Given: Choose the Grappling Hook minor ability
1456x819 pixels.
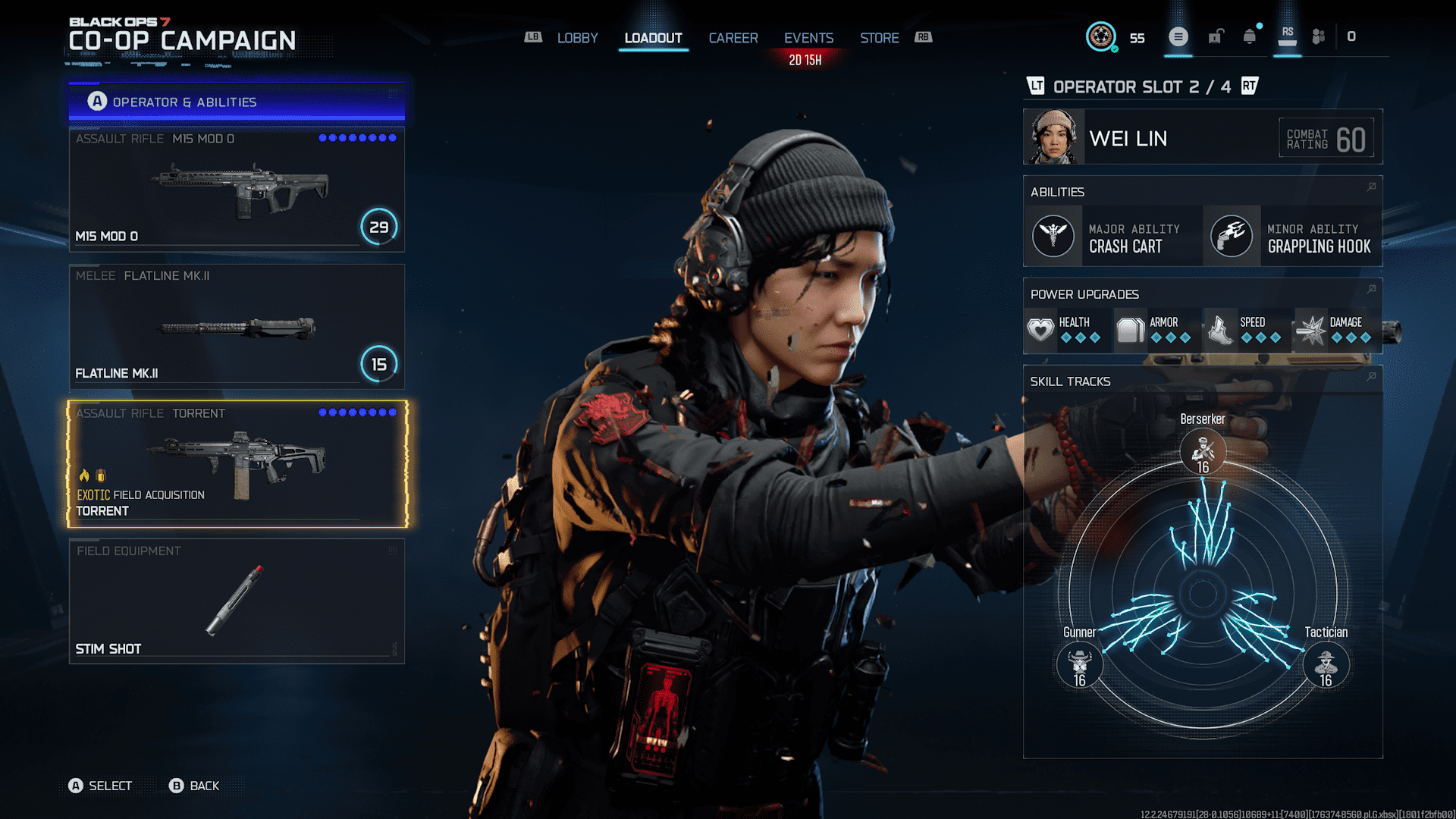Looking at the screenshot, I should click(1292, 237).
